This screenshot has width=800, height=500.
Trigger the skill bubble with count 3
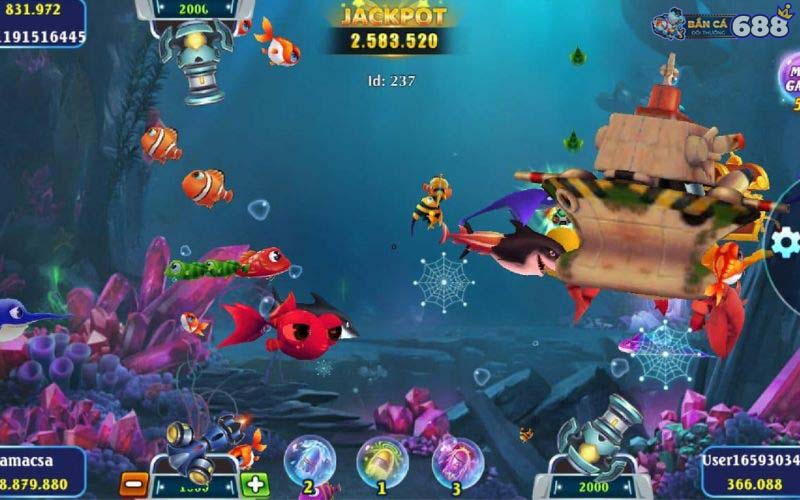tap(457, 461)
